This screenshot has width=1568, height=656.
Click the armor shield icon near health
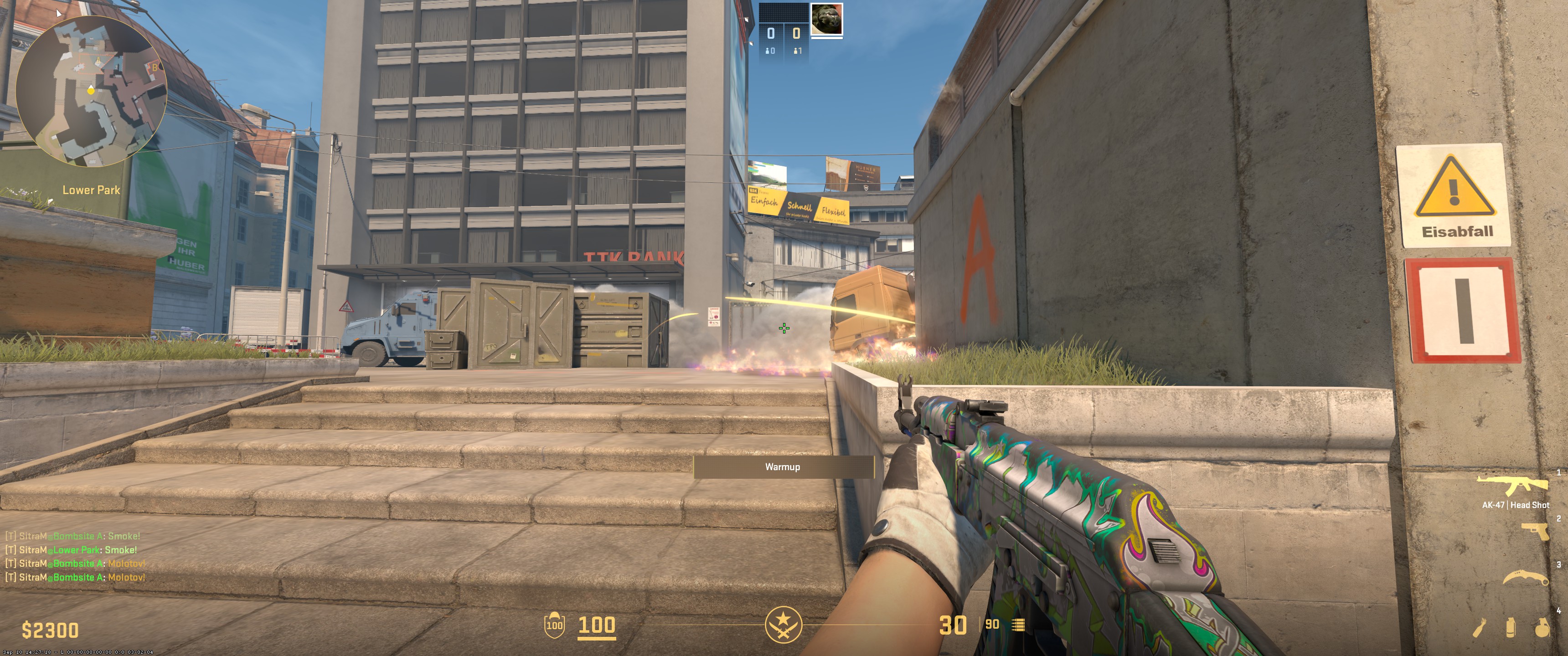click(556, 625)
